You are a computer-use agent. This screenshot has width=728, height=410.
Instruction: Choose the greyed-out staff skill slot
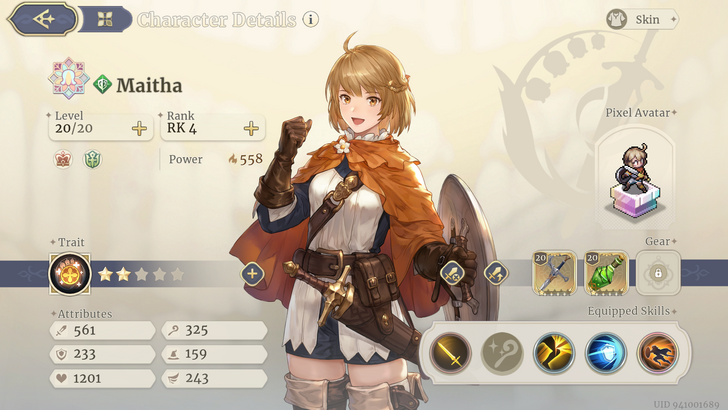click(503, 352)
